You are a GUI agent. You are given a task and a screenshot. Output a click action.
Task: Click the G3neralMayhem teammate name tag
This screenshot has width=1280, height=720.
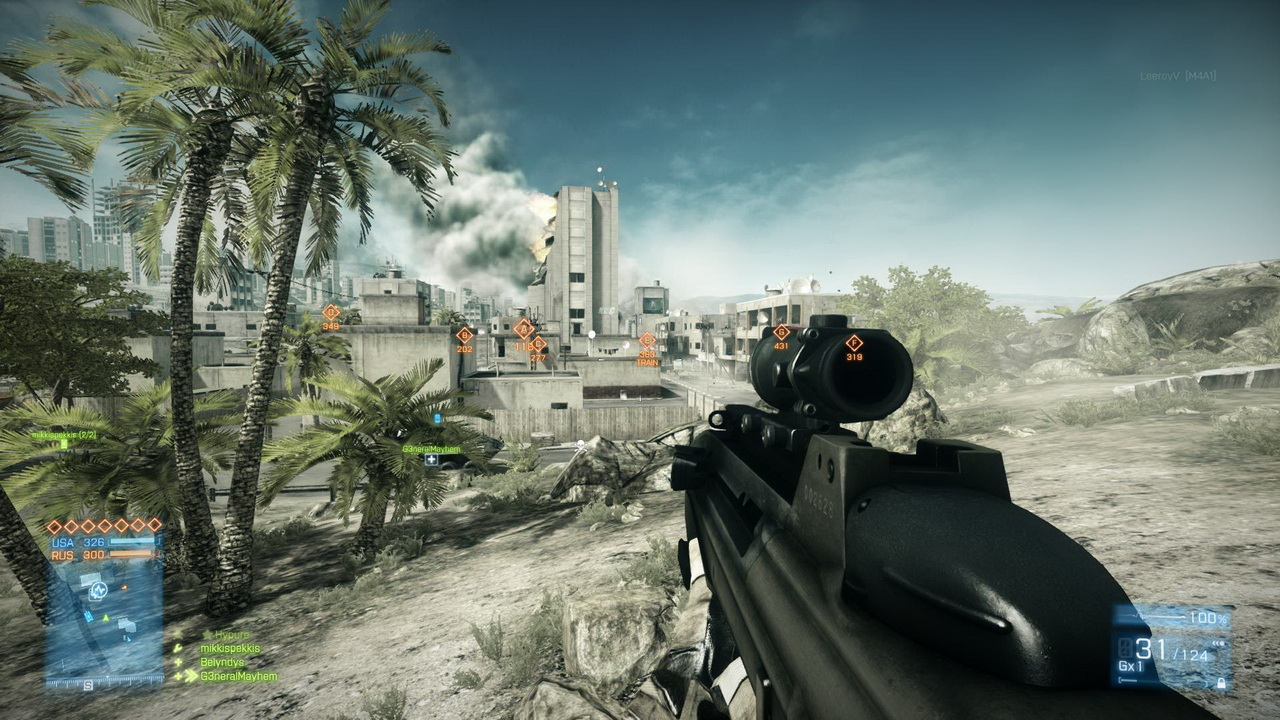(431, 450)
